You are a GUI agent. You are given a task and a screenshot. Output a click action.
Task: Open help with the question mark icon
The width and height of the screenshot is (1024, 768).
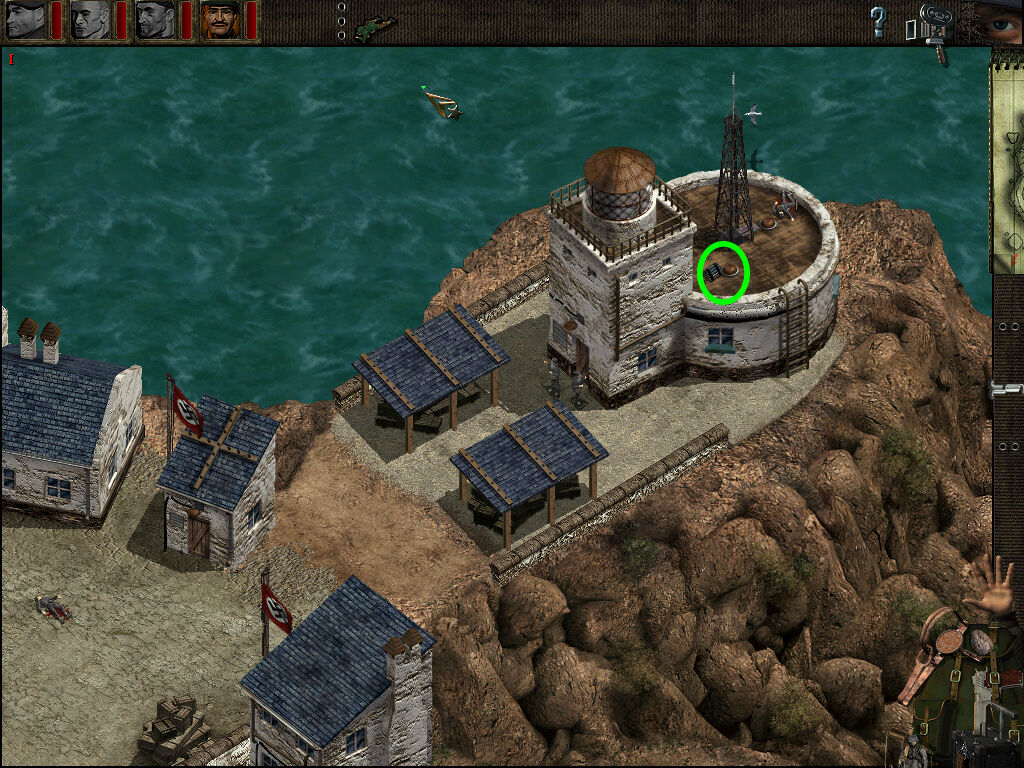(x=878, y=21)
